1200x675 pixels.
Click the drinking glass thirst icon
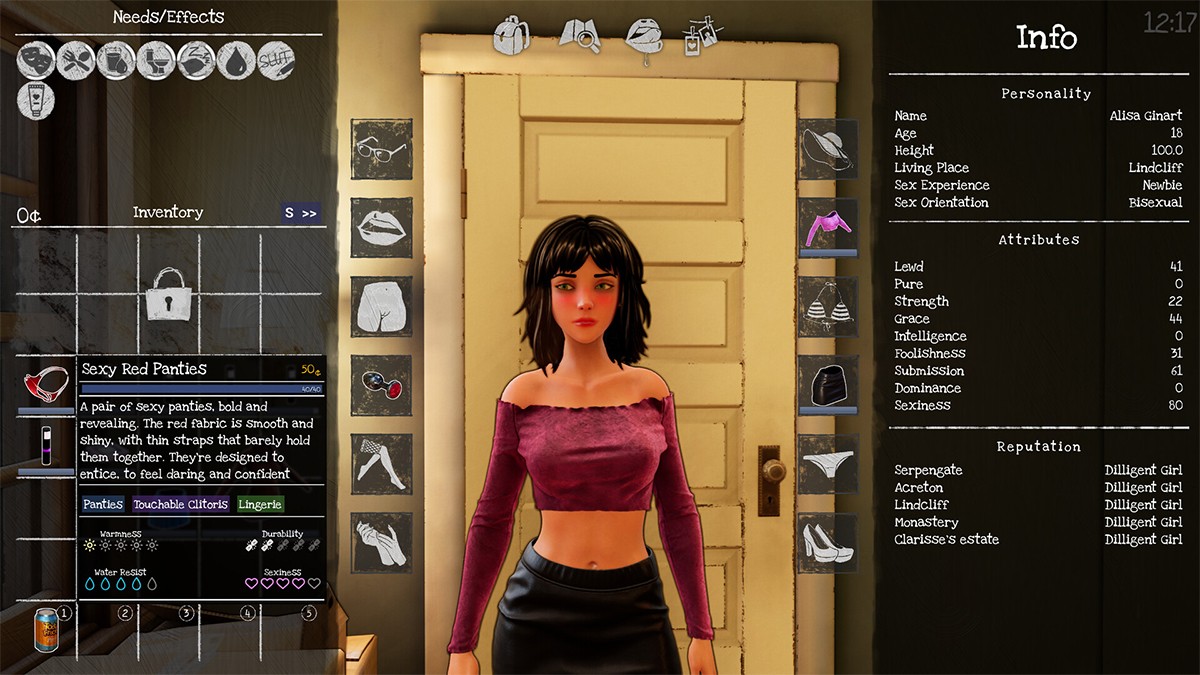coord(116,61)
